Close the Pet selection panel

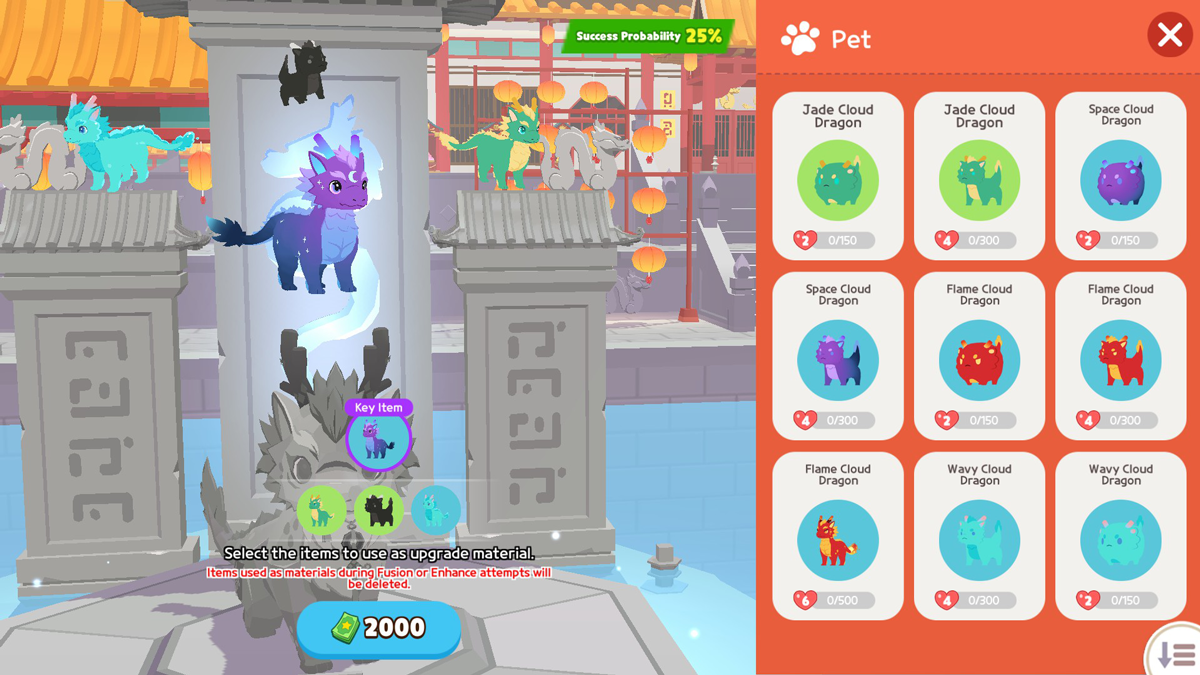pos(1169,36)
